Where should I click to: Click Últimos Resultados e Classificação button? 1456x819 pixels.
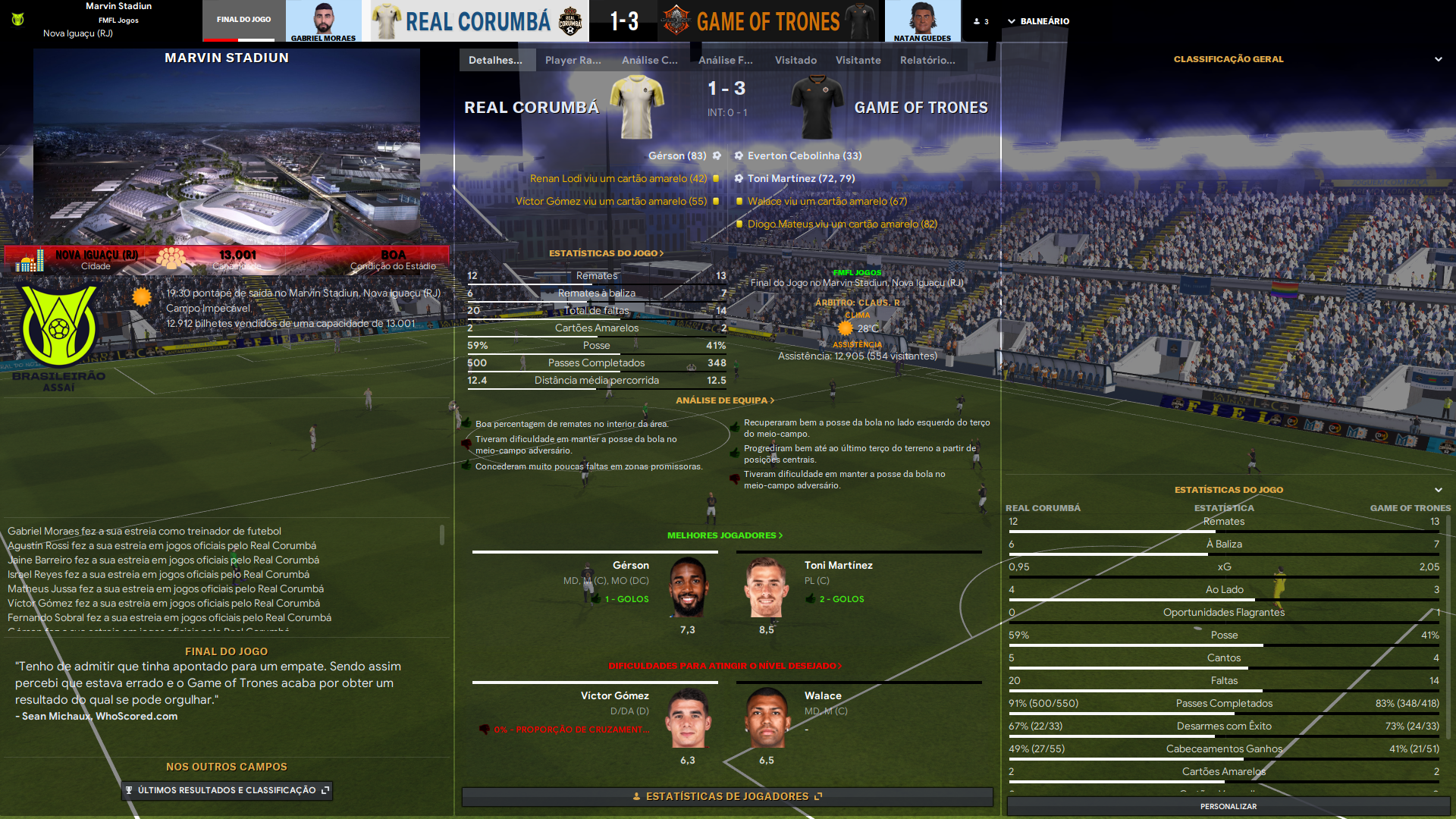(x=227, y=790)
